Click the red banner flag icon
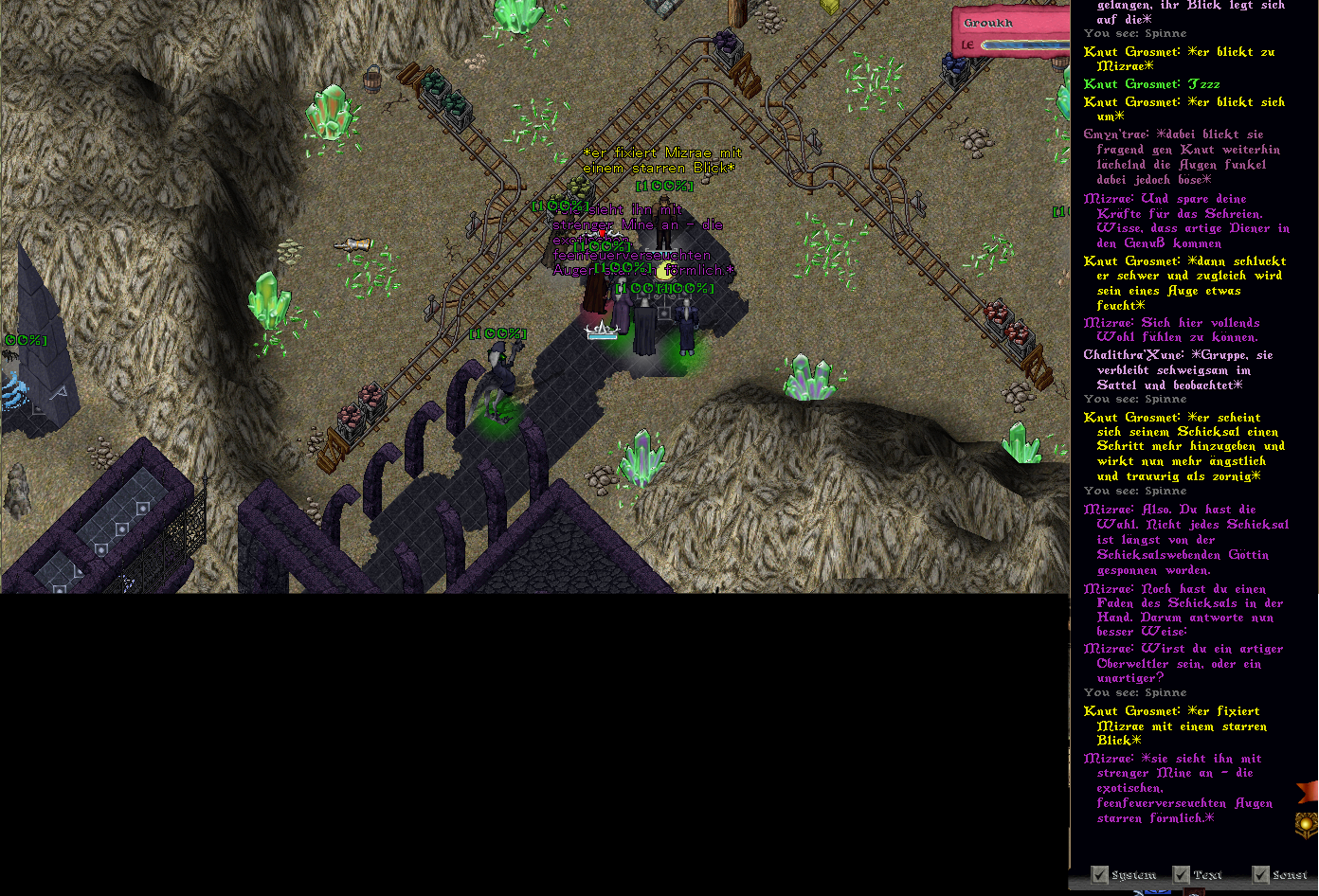The height and width of the screenshot is (896, 1319). (x=1309, y=791)
